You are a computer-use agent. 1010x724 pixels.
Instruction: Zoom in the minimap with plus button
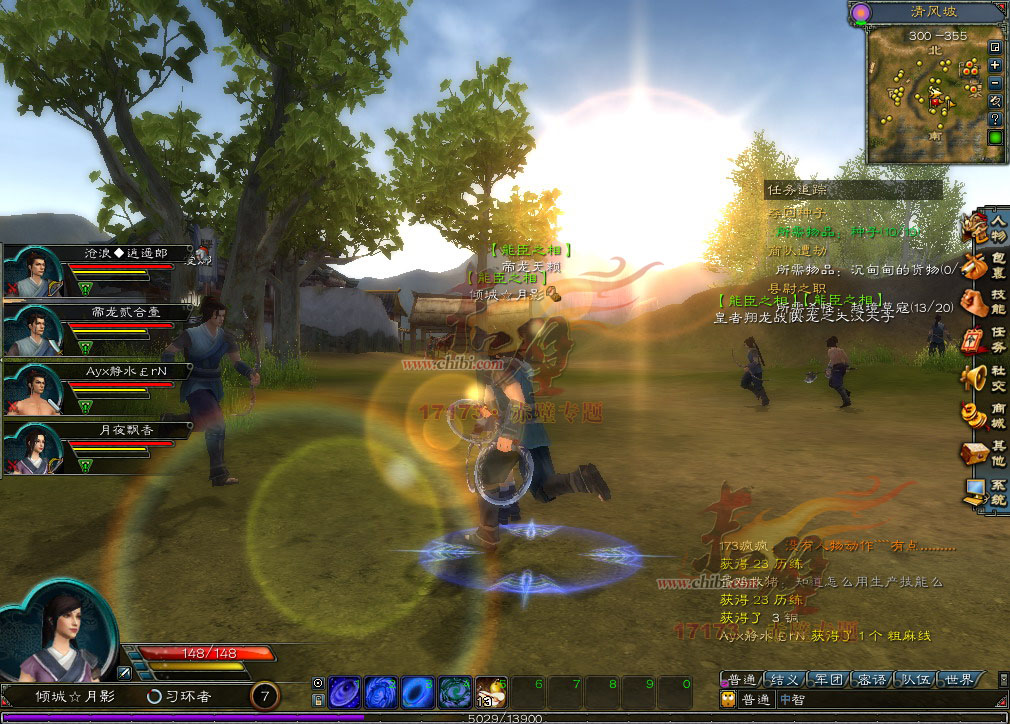point(995,65)
